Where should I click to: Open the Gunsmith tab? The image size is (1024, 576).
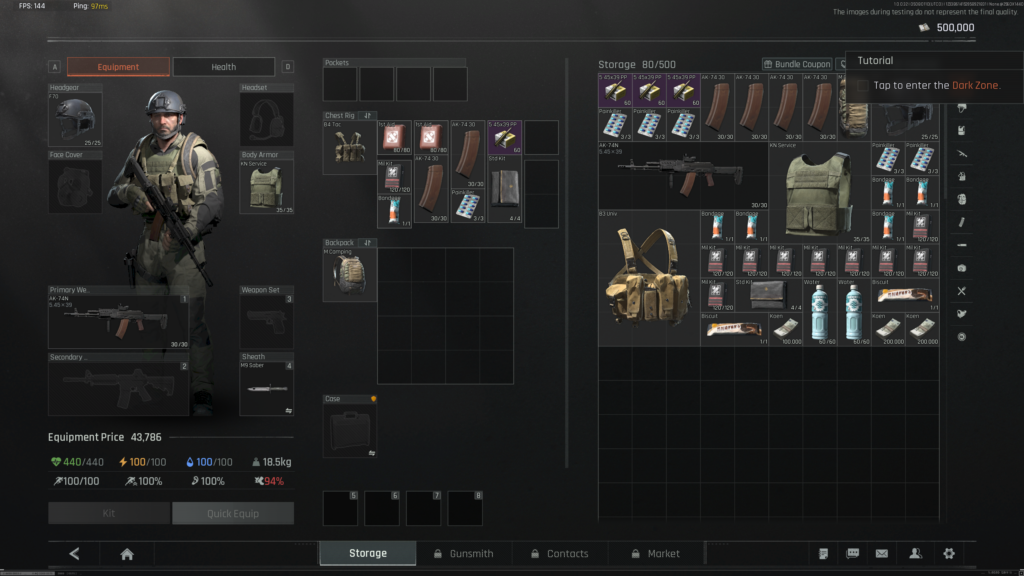coord(463,553)
